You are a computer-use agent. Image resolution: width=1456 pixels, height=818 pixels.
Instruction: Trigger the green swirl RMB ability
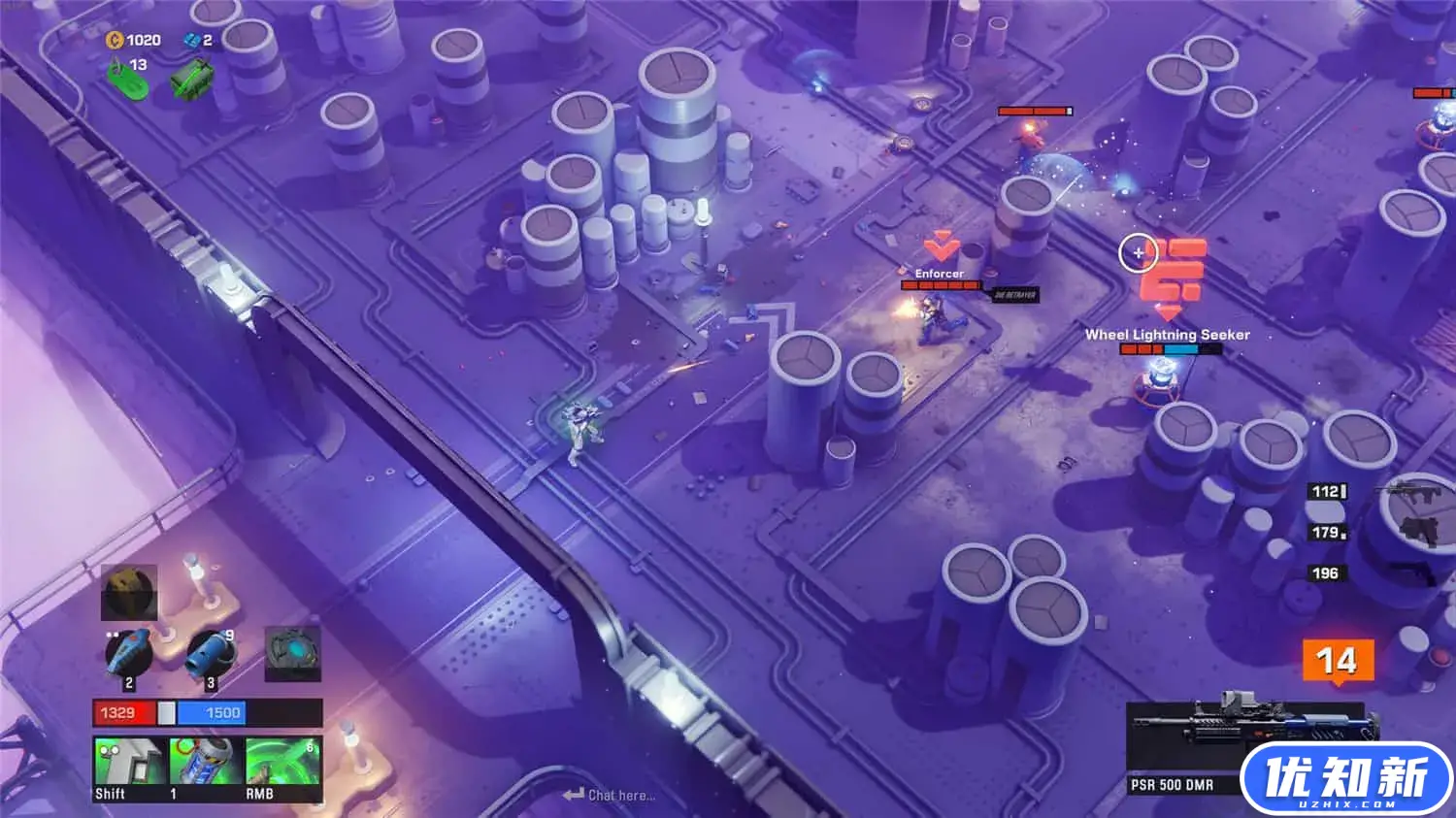tap(282, 767)
